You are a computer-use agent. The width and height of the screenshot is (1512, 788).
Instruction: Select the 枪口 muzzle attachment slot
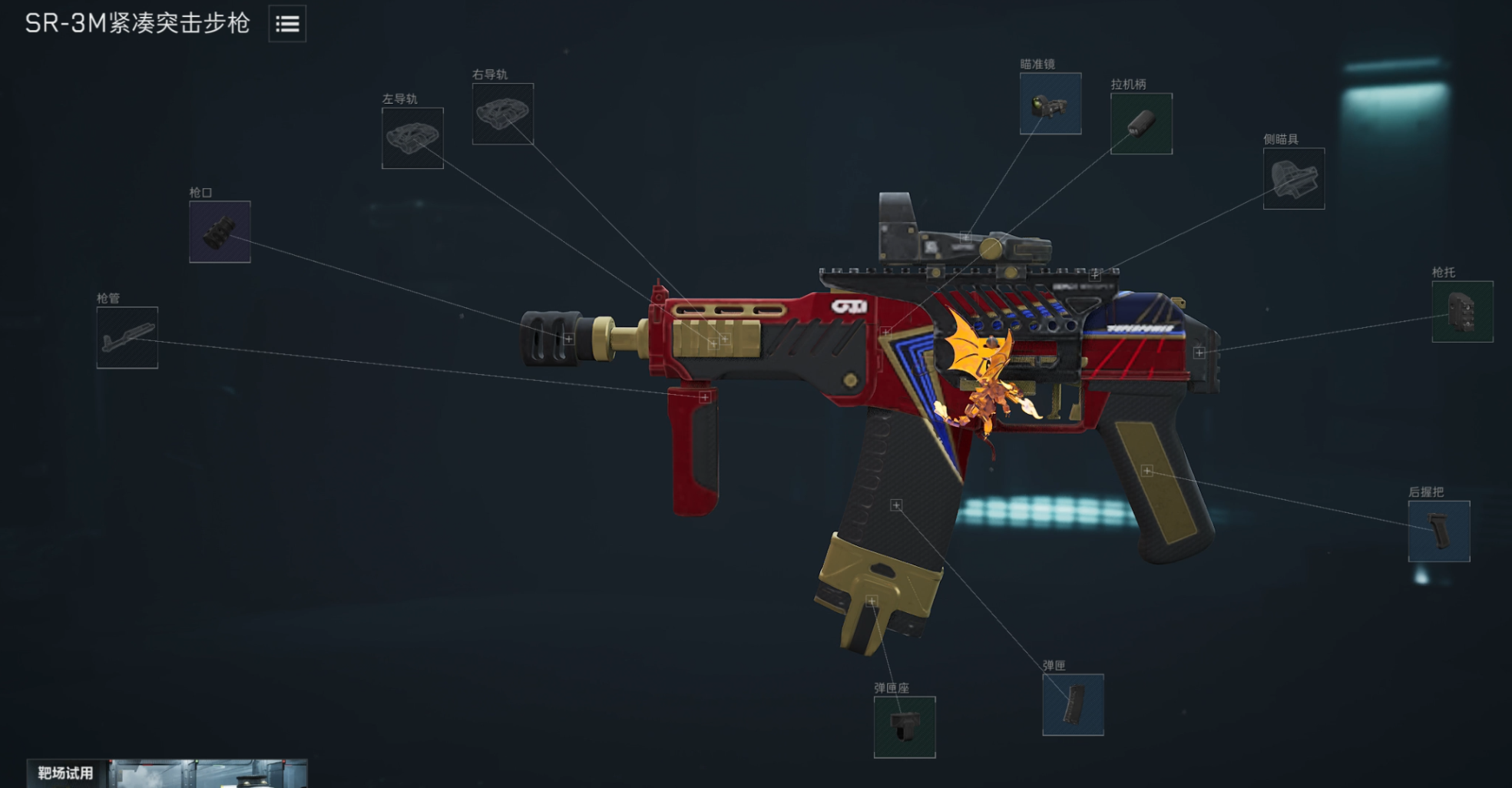(220, 232)
